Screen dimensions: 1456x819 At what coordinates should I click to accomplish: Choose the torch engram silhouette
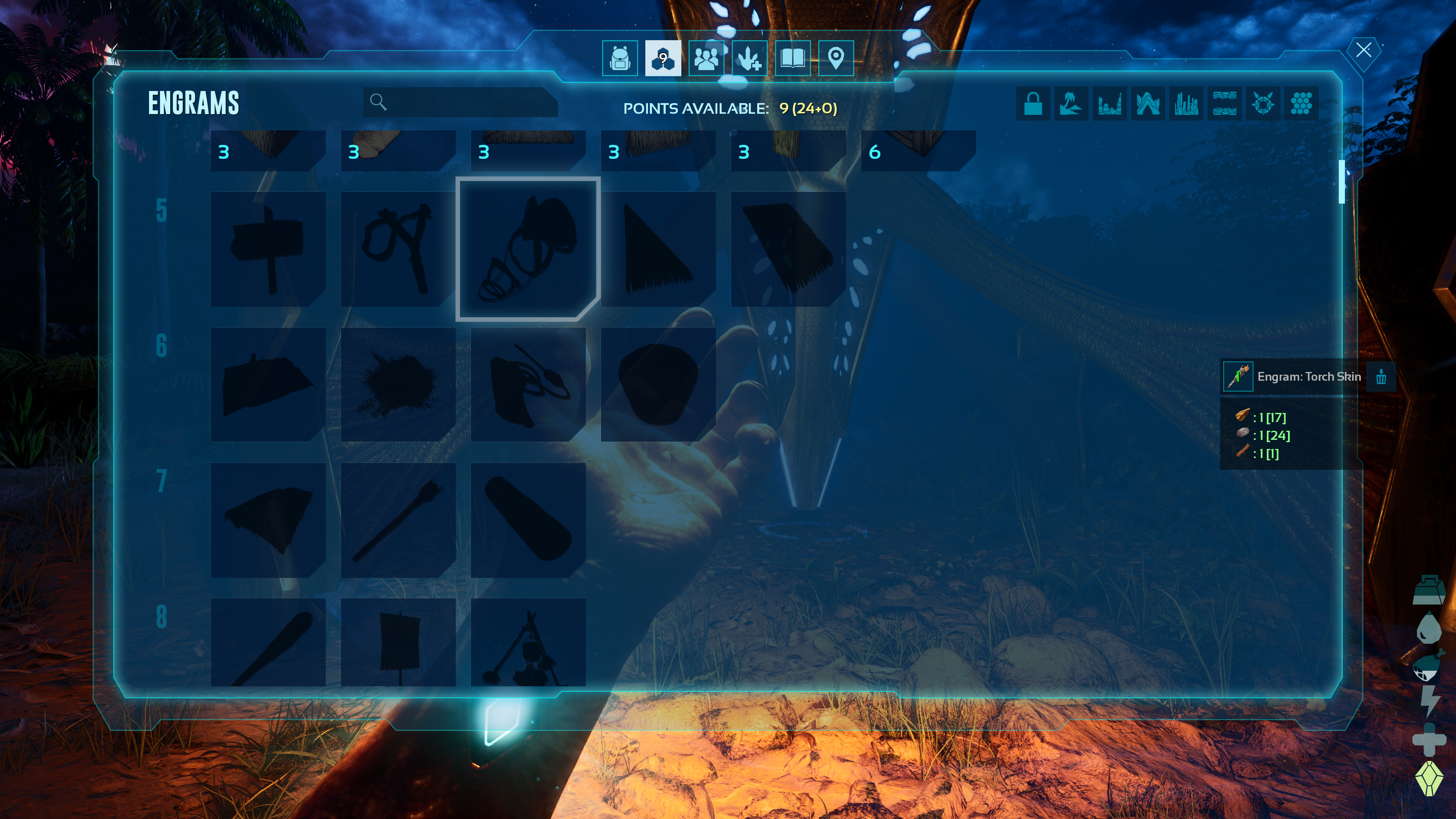pyautogui.click(x=398, y=520)
